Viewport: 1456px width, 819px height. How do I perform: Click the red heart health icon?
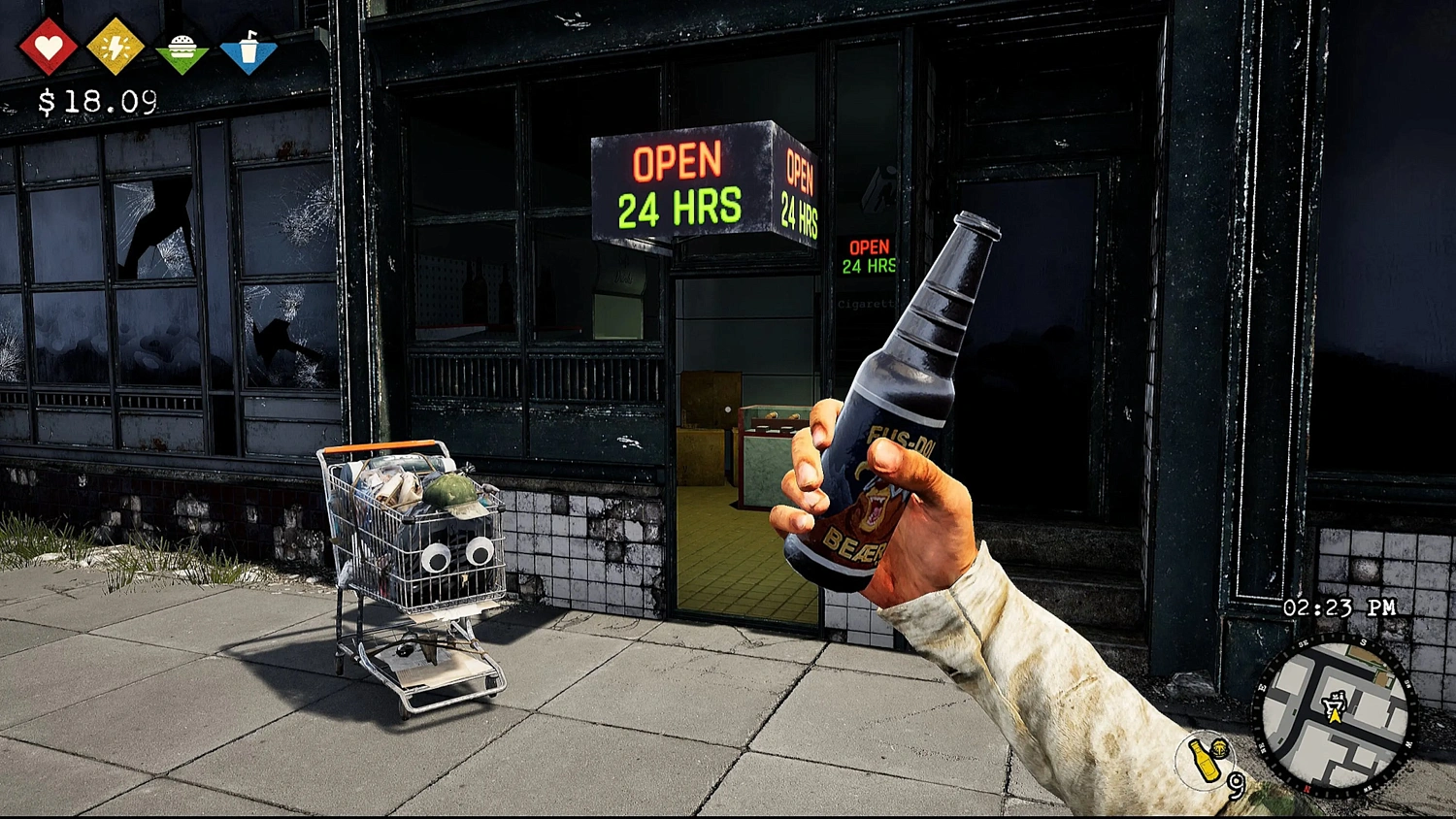tap(51, 43)
